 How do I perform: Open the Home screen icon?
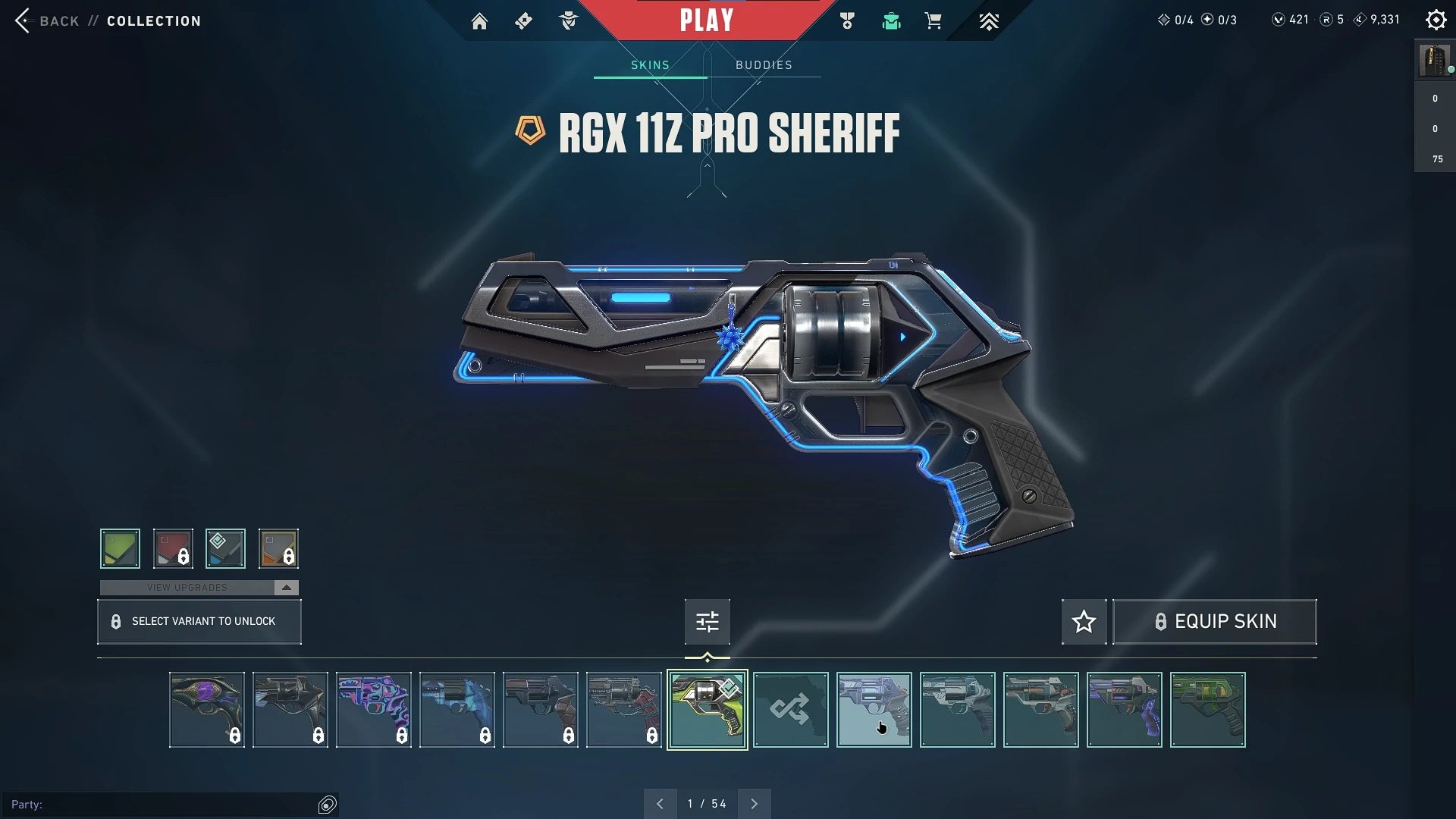479,20
